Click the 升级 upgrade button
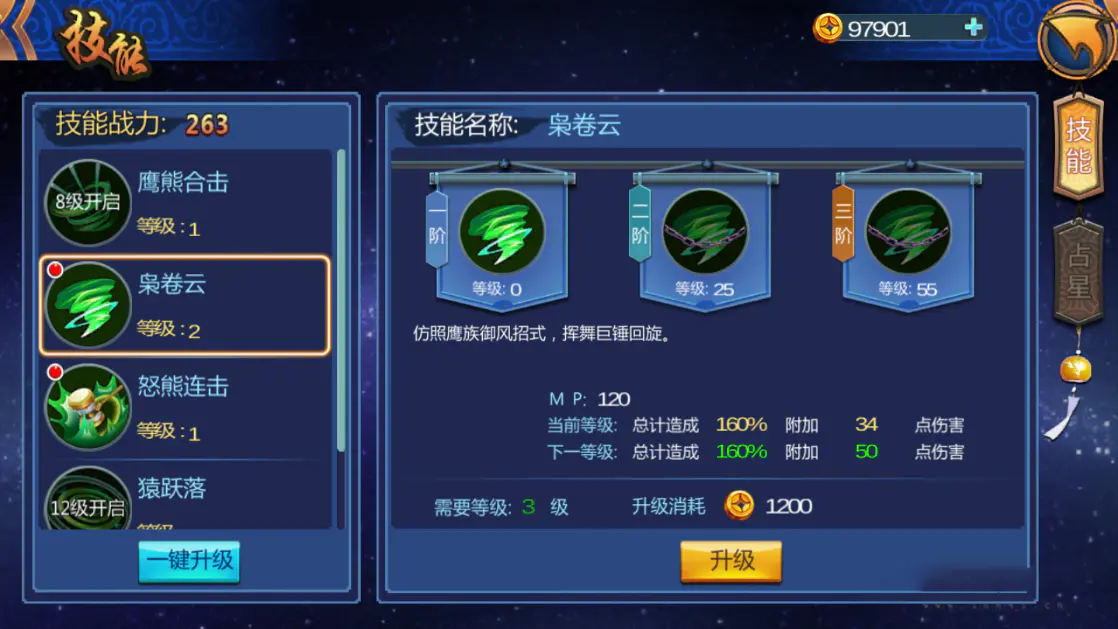1118x629 pixels. coord(731,561)
